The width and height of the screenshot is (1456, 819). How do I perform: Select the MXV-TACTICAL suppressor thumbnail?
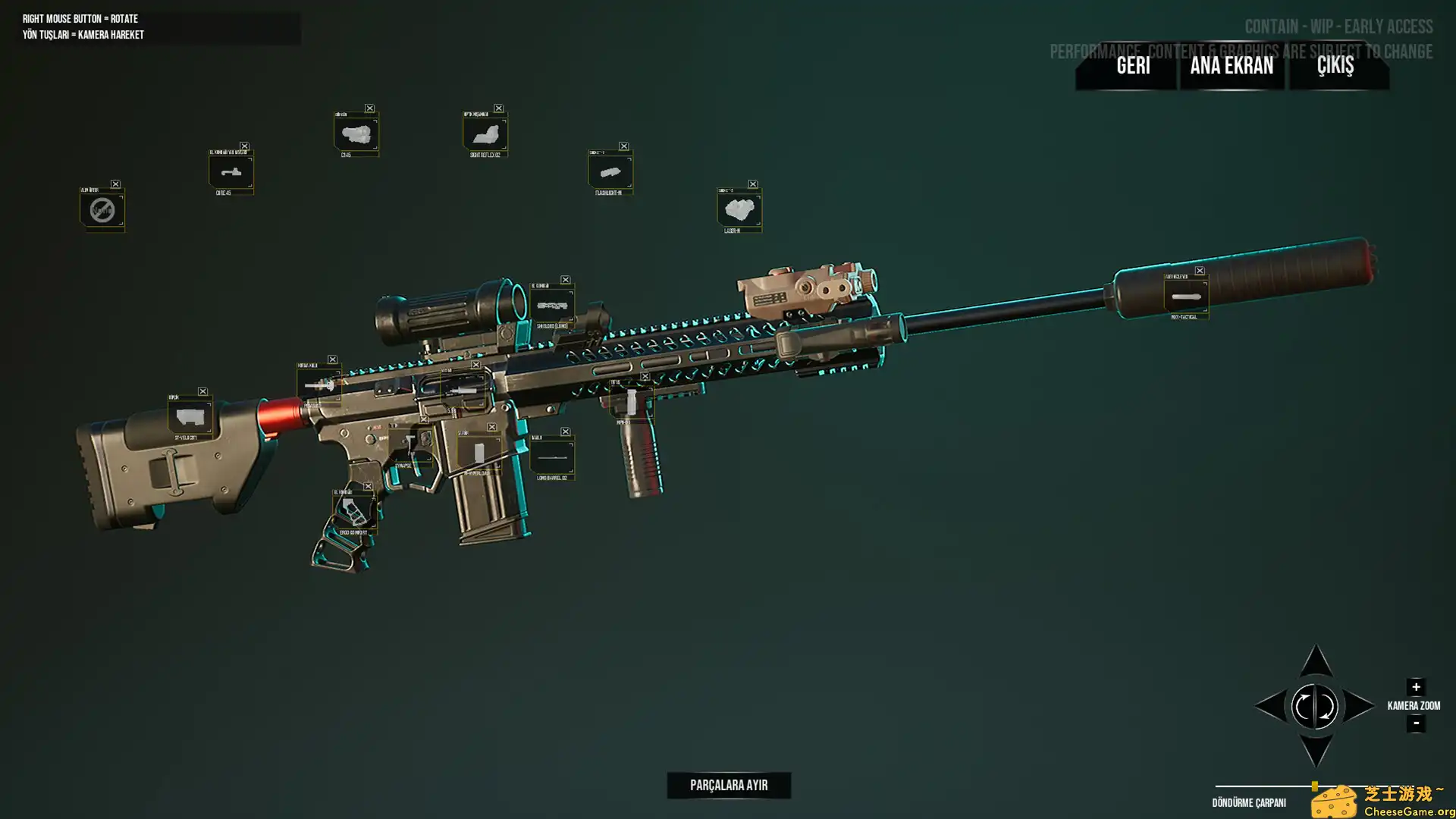pos(1185,297)
